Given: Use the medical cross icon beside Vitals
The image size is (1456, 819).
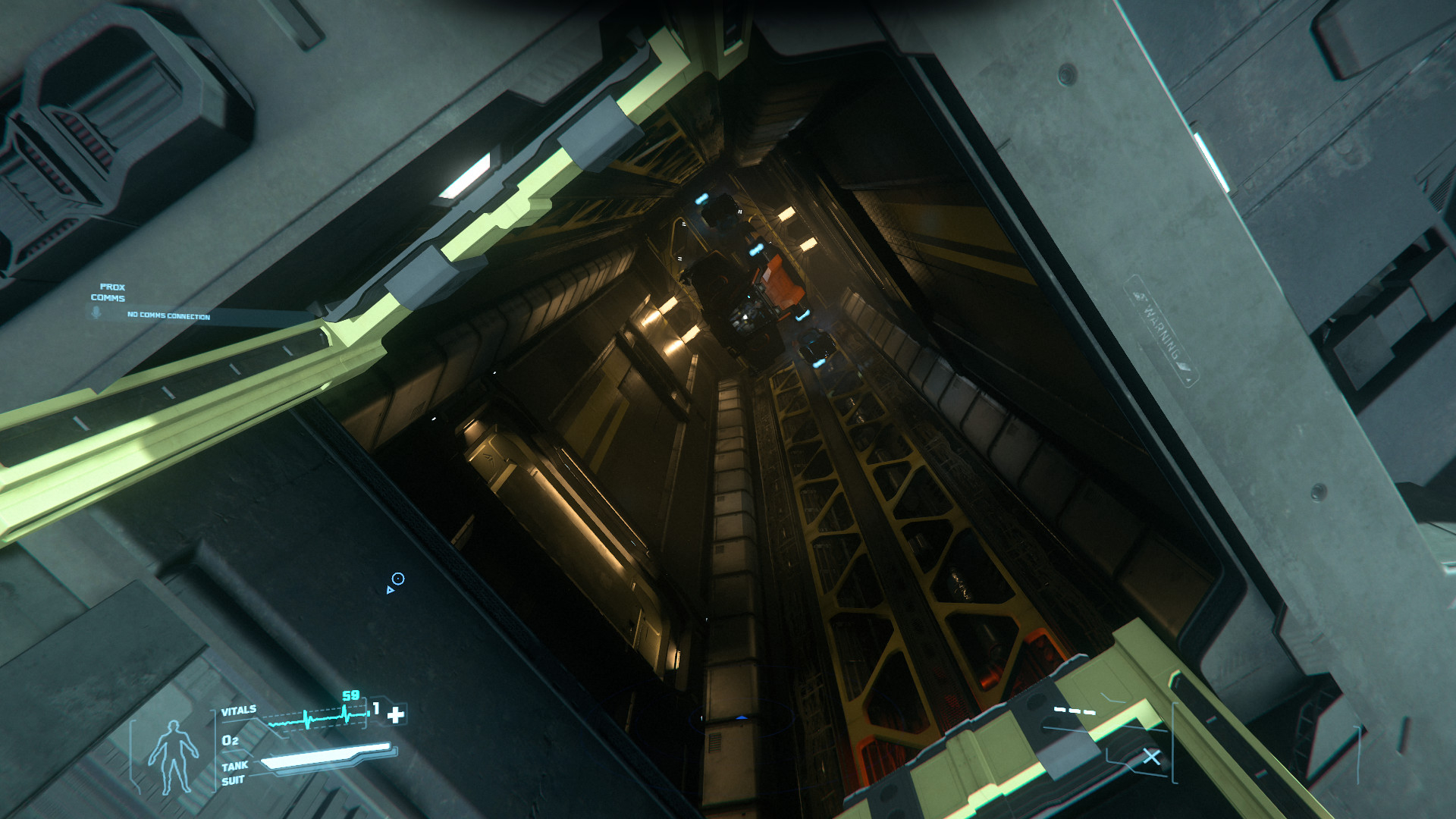Looking at the screenshot, I should point(396,714).
